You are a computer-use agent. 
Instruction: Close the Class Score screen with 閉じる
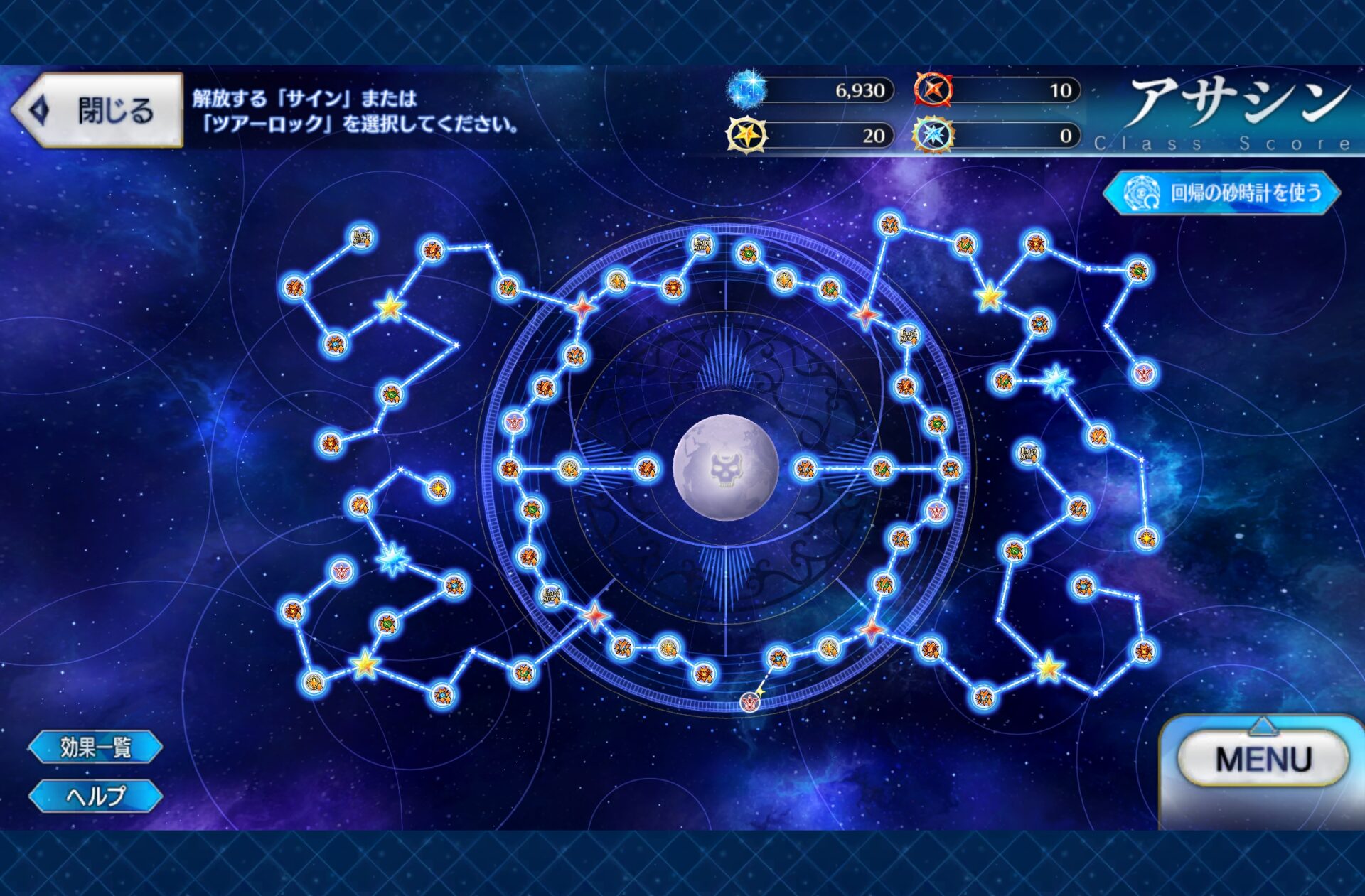pyautogui.click(x=98, y=110)
